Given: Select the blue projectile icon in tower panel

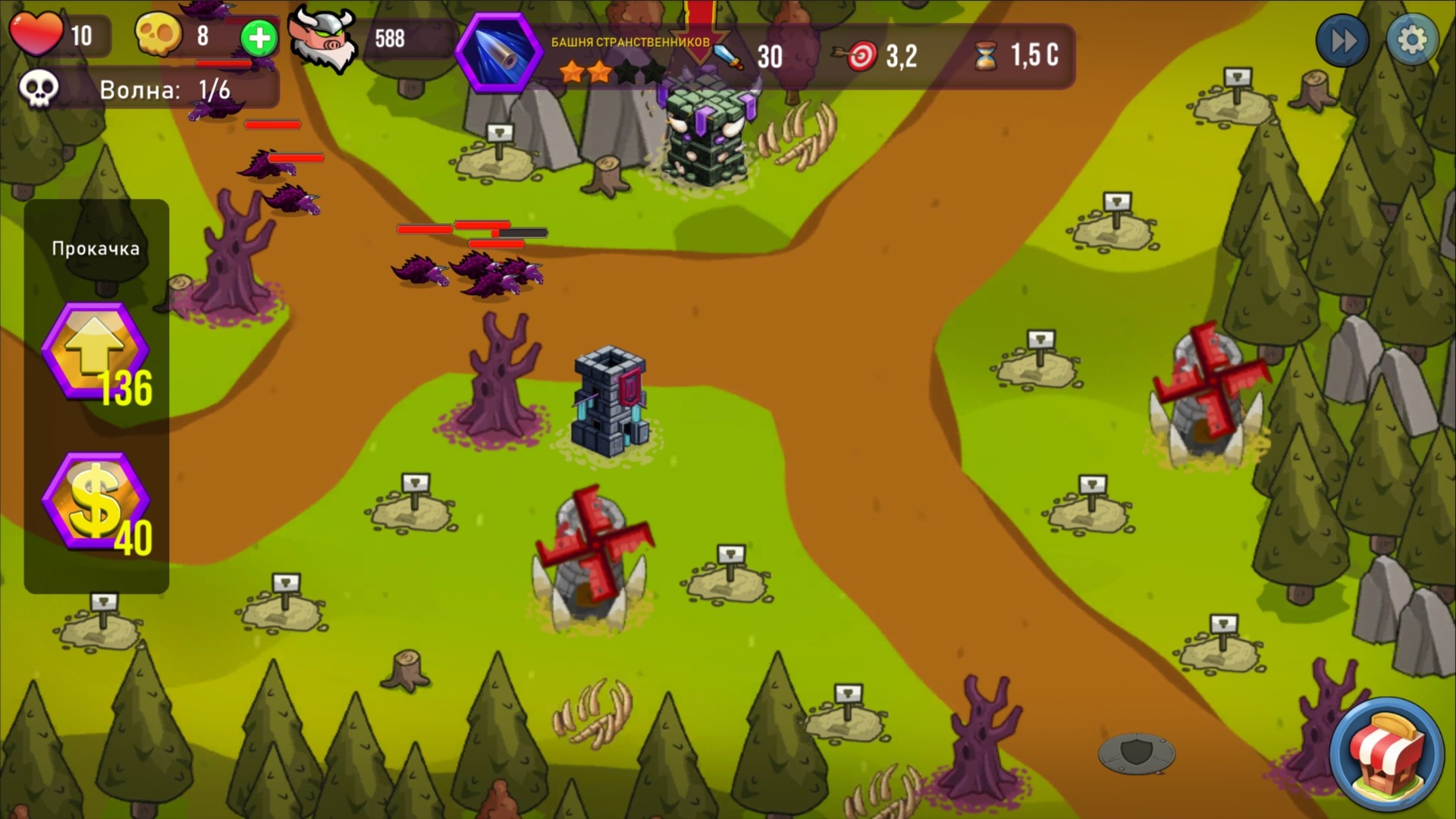Looking at the screenshot, I should (x=497, y=53).
